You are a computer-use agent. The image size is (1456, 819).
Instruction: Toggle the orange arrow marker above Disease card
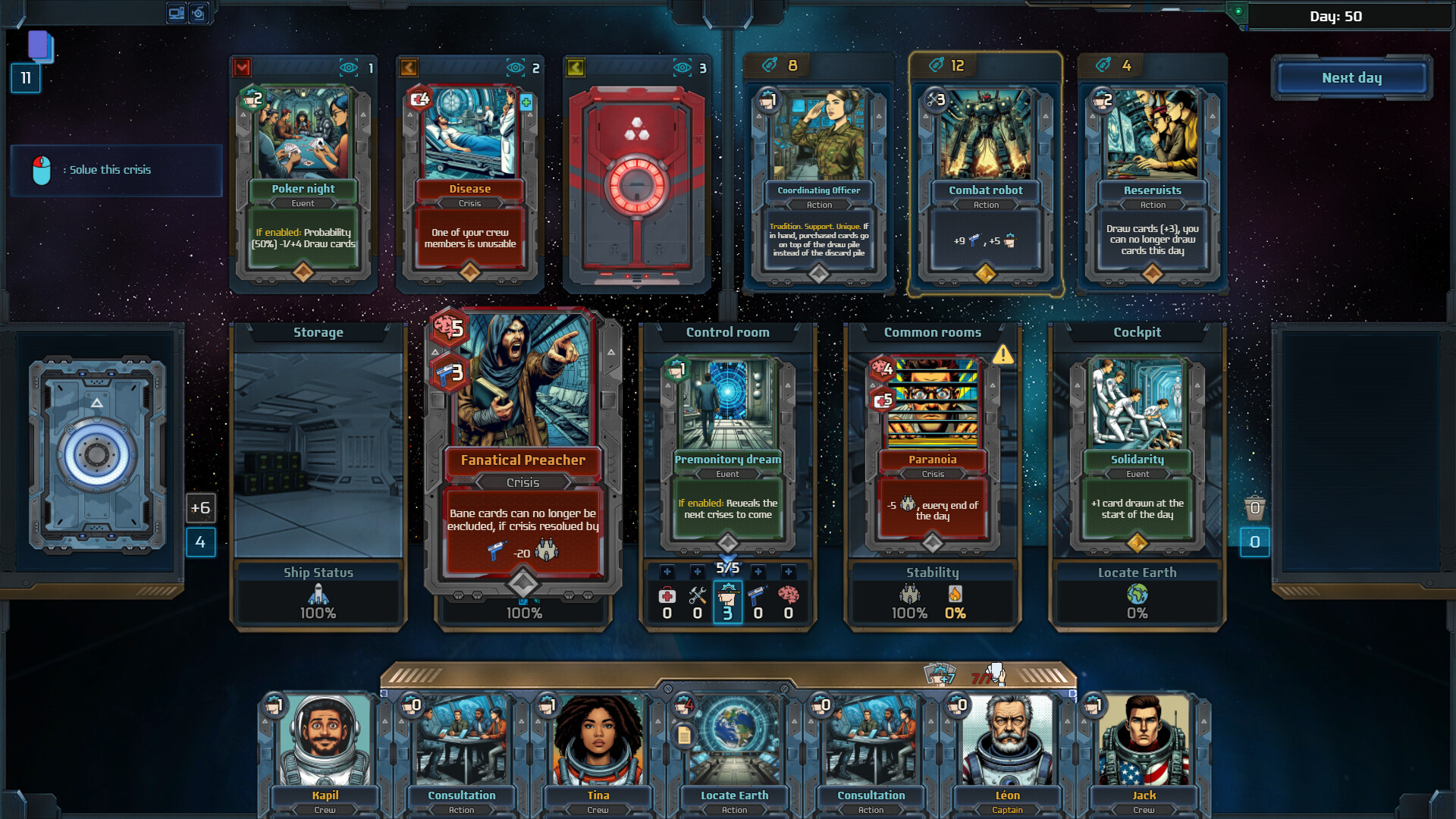[x=407, y=67]
